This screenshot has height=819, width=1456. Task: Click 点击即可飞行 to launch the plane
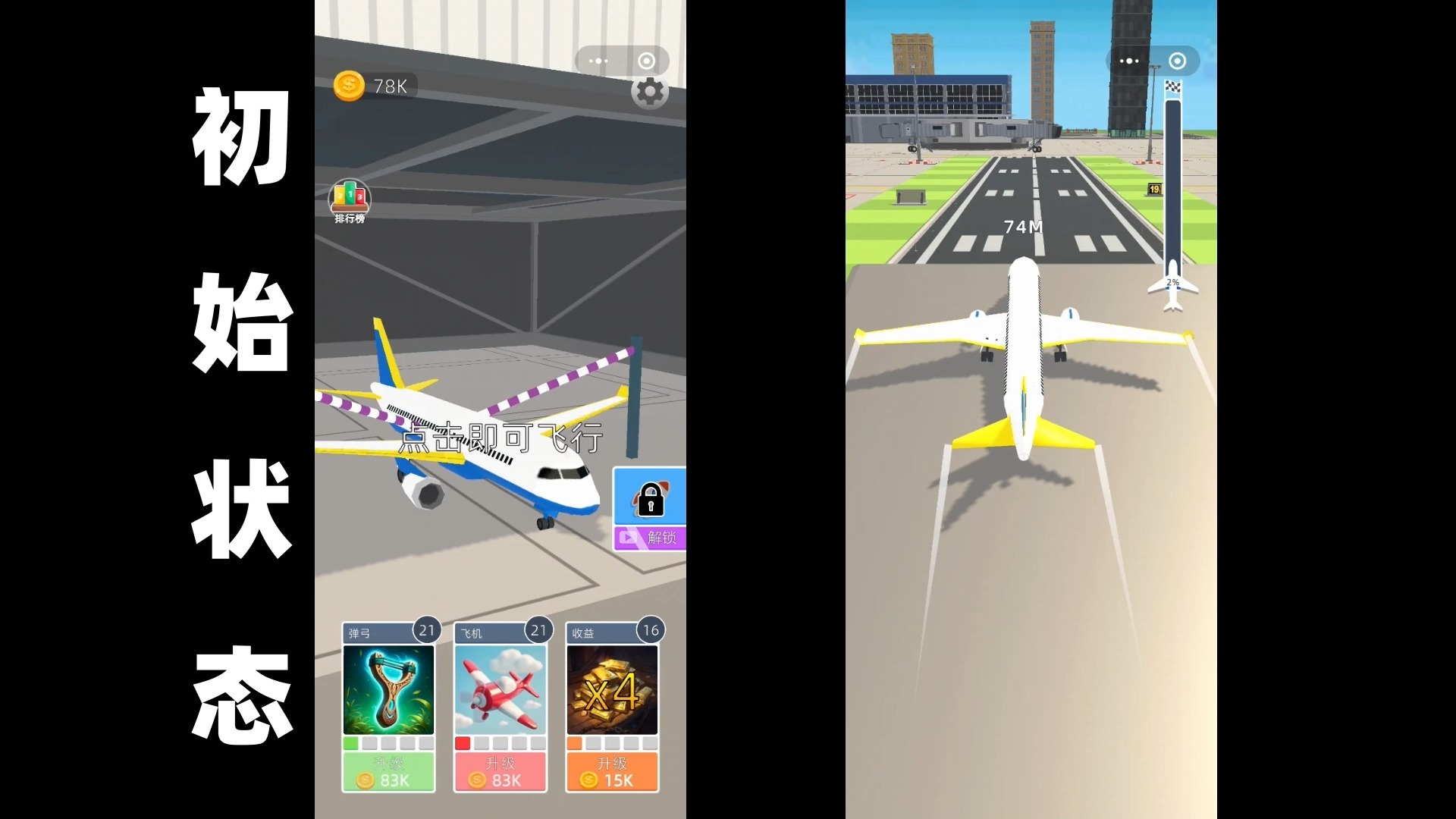point(500,438)
